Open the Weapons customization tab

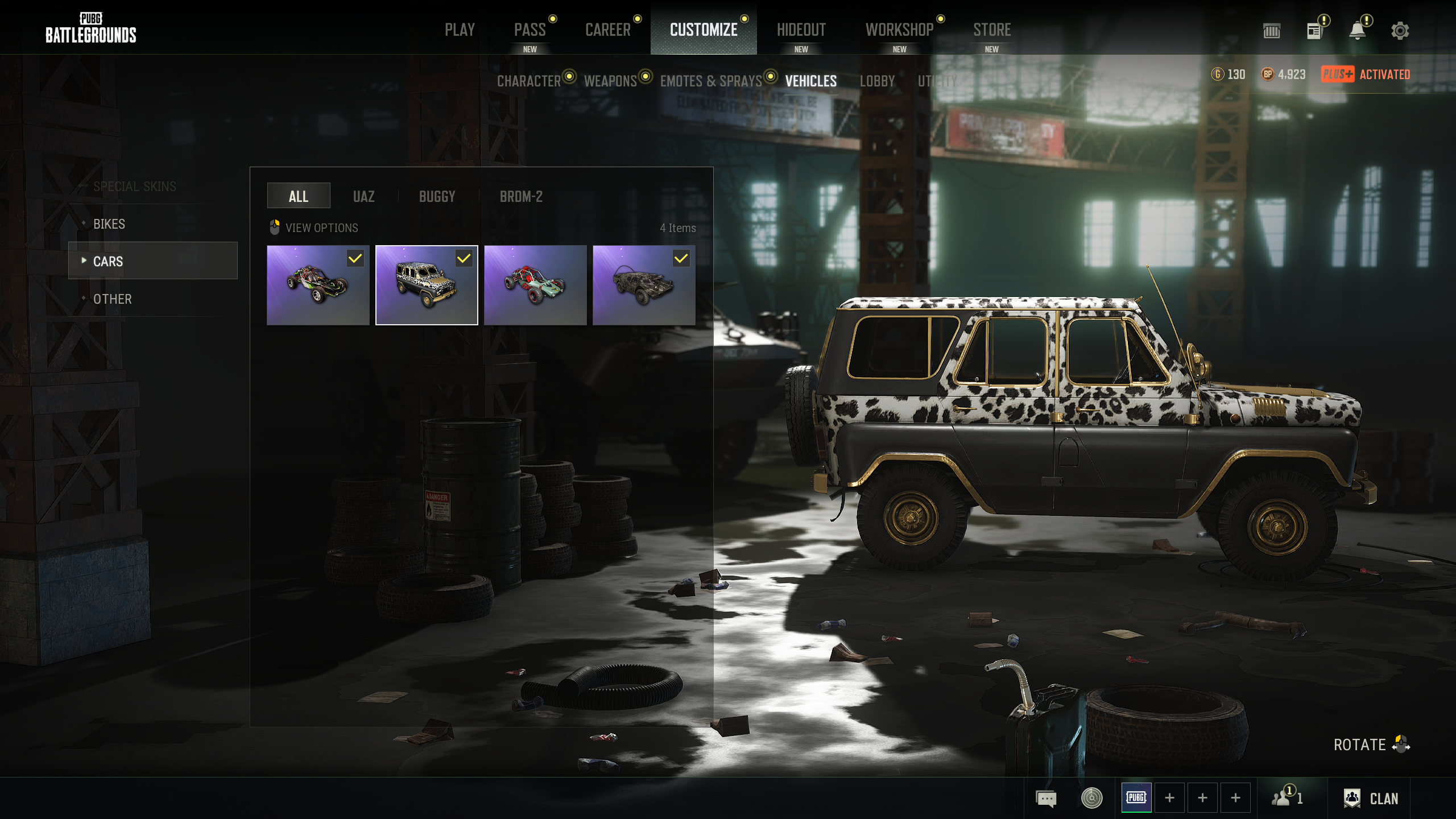pyautogui.click(x=610, y=81)
